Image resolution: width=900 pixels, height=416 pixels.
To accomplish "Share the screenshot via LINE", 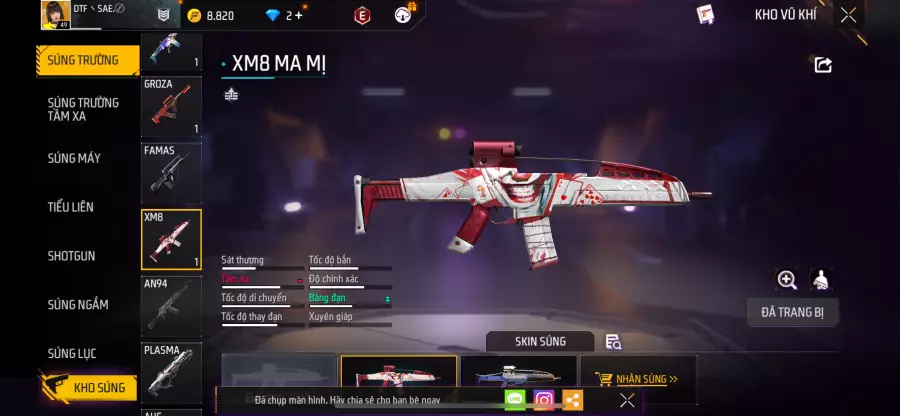I will coord(515,400).
